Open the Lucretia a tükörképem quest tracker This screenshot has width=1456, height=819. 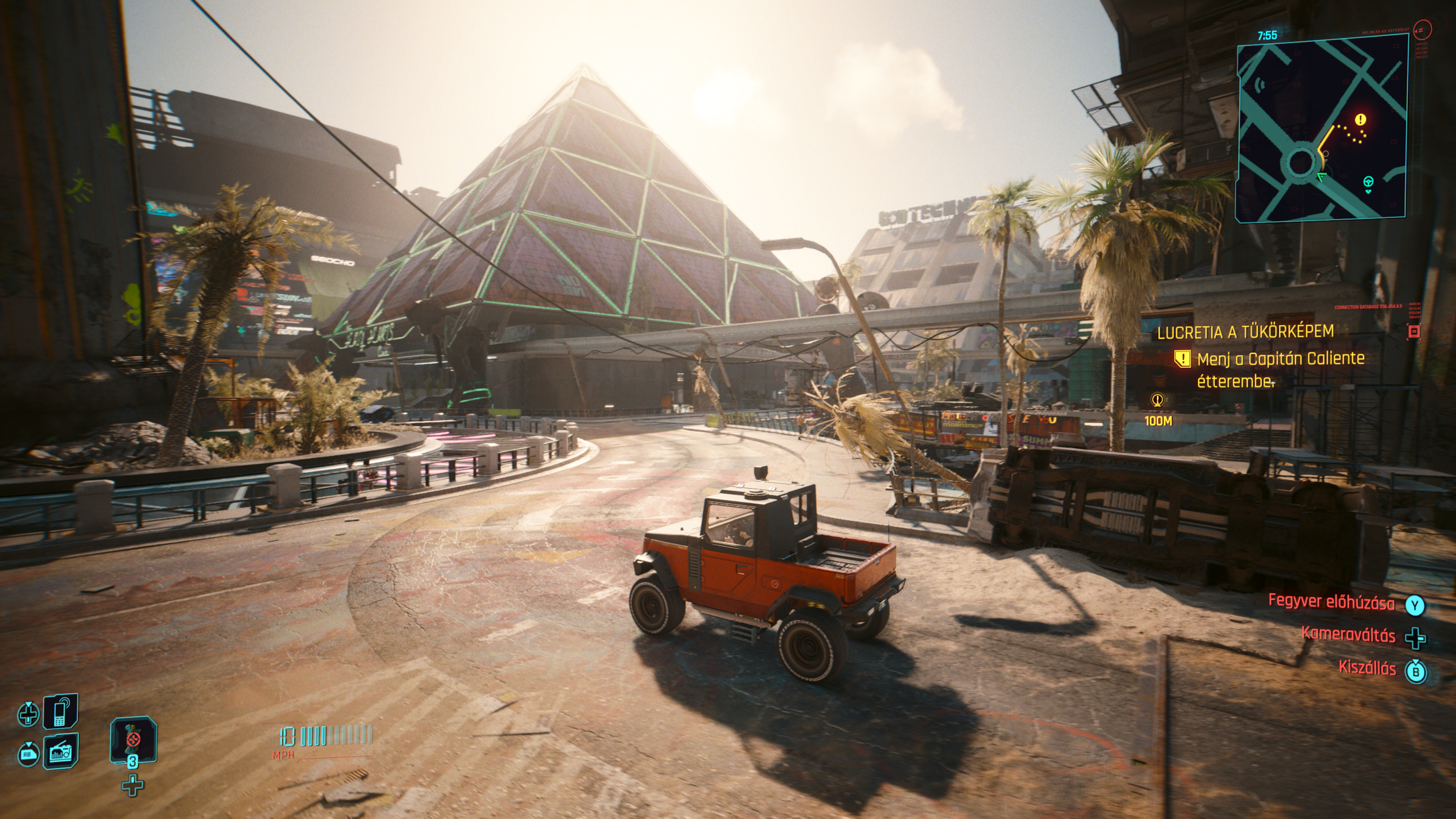point(1245,332)
